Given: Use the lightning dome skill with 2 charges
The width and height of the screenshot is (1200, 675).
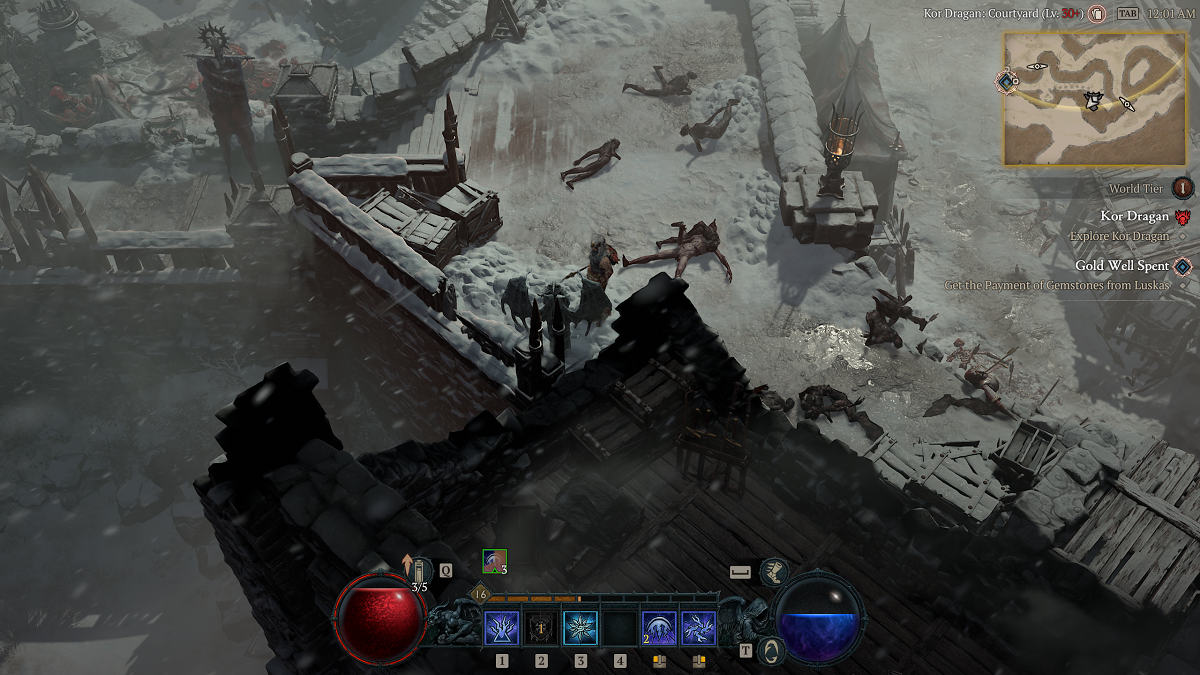Looking at the screenshot, I should (658, 629).
